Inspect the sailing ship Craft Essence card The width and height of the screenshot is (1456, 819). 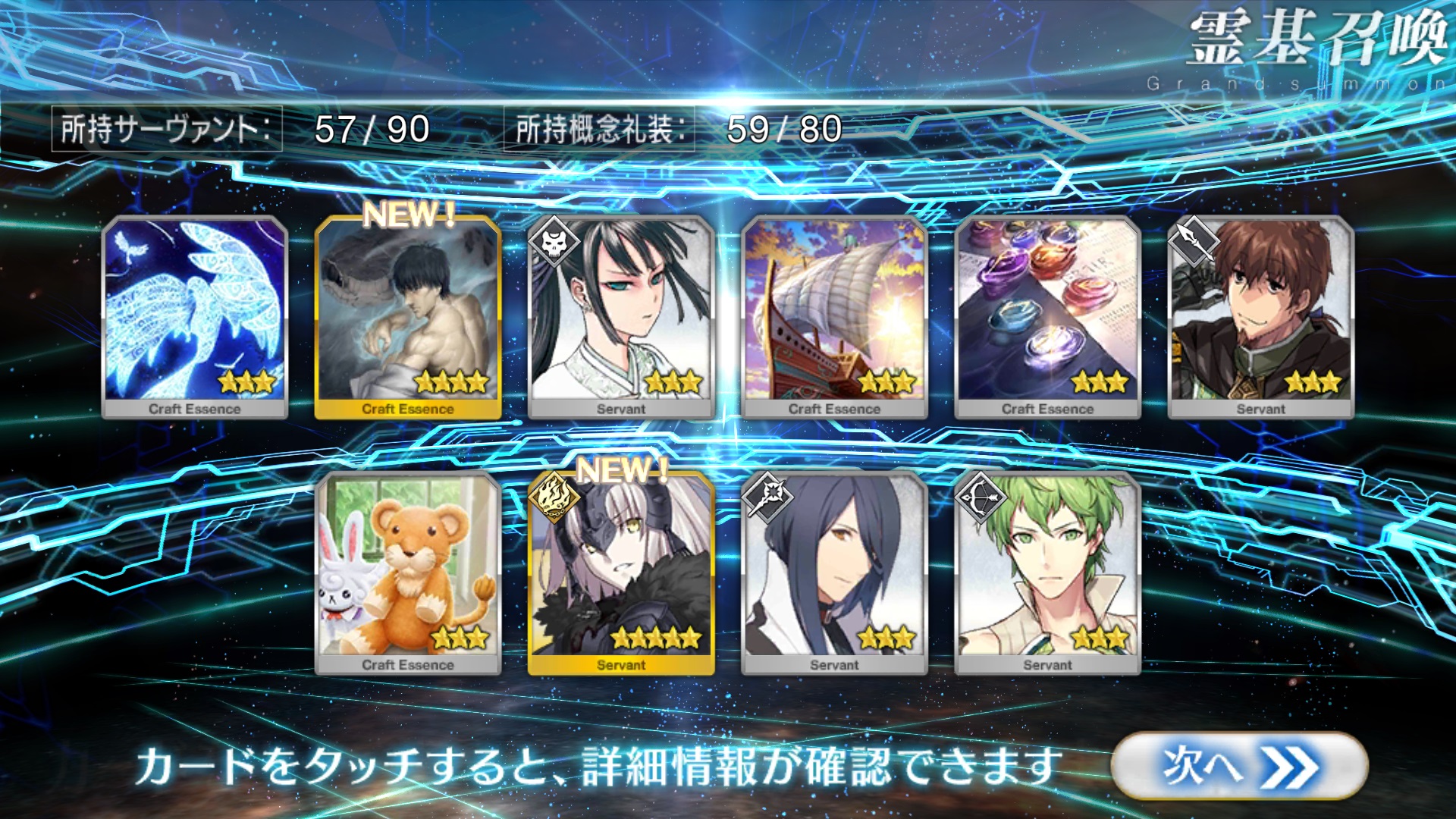click(x=834, y=317)
